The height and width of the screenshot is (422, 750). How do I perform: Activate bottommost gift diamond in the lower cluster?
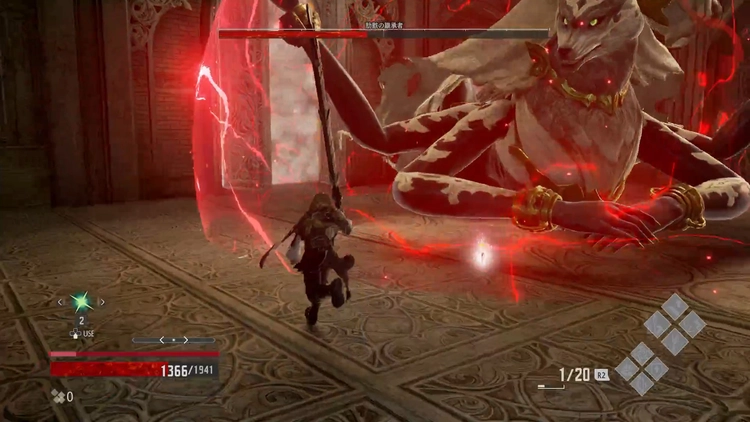click(642, 386)
